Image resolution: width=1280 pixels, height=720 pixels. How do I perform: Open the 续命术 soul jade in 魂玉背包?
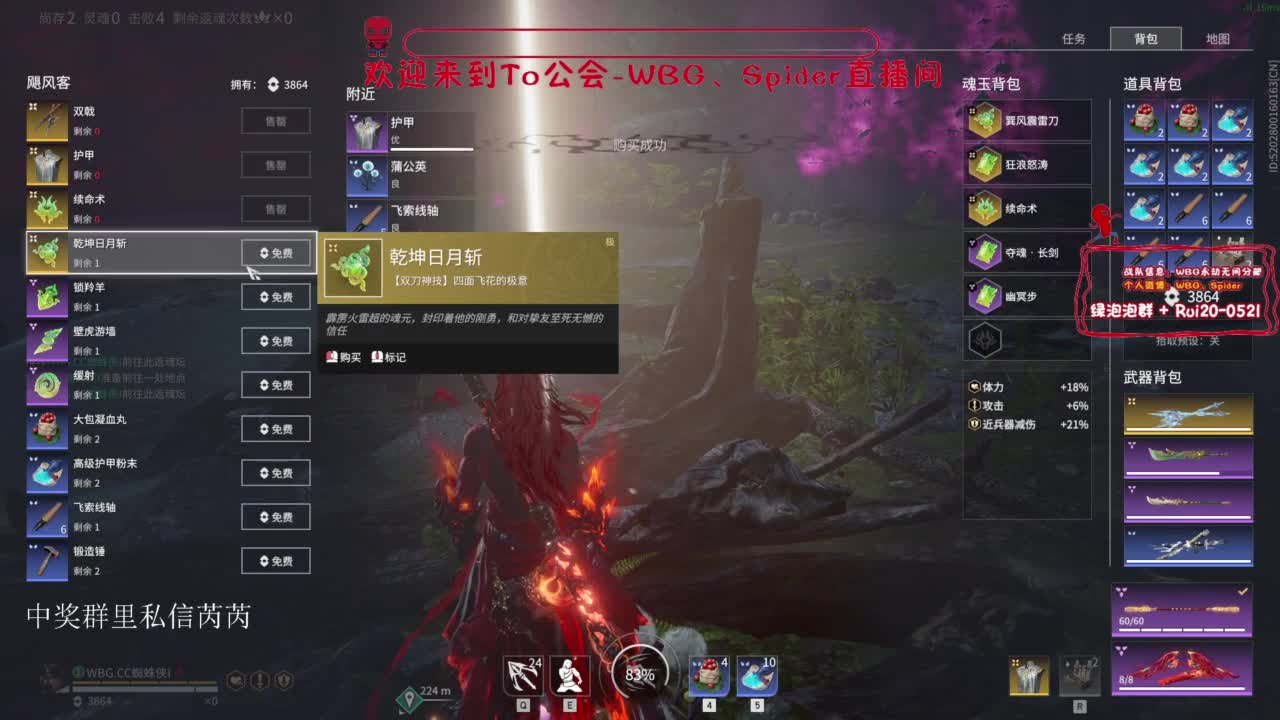[x=985, y=208]
